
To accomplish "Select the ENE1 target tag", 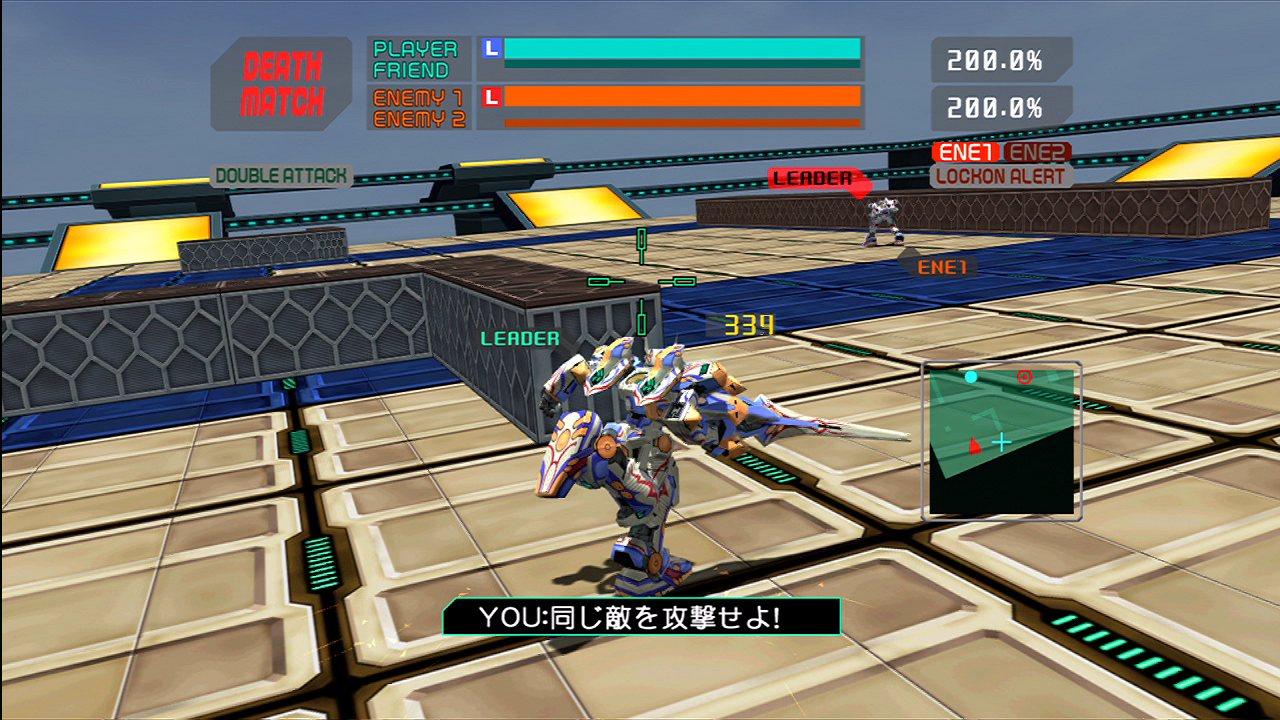I will pyautogui.click(x=966, y=152).
